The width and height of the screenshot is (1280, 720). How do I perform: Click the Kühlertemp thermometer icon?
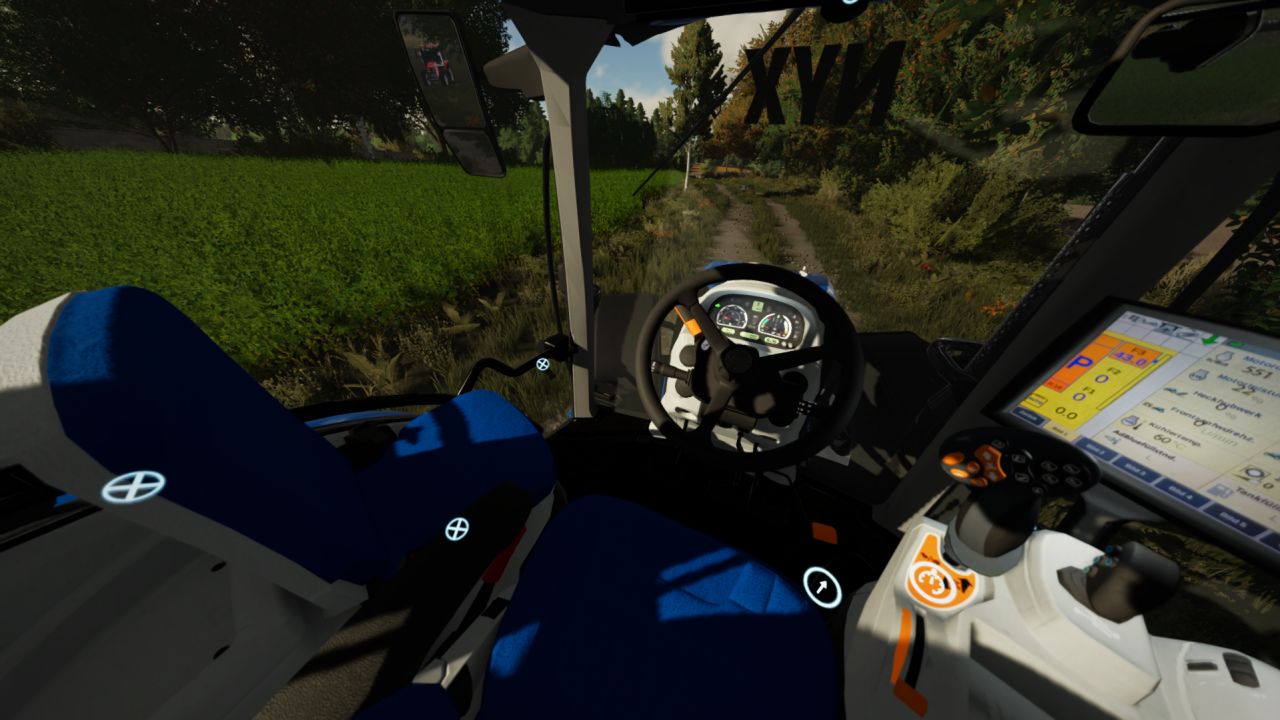[1131, 421]
